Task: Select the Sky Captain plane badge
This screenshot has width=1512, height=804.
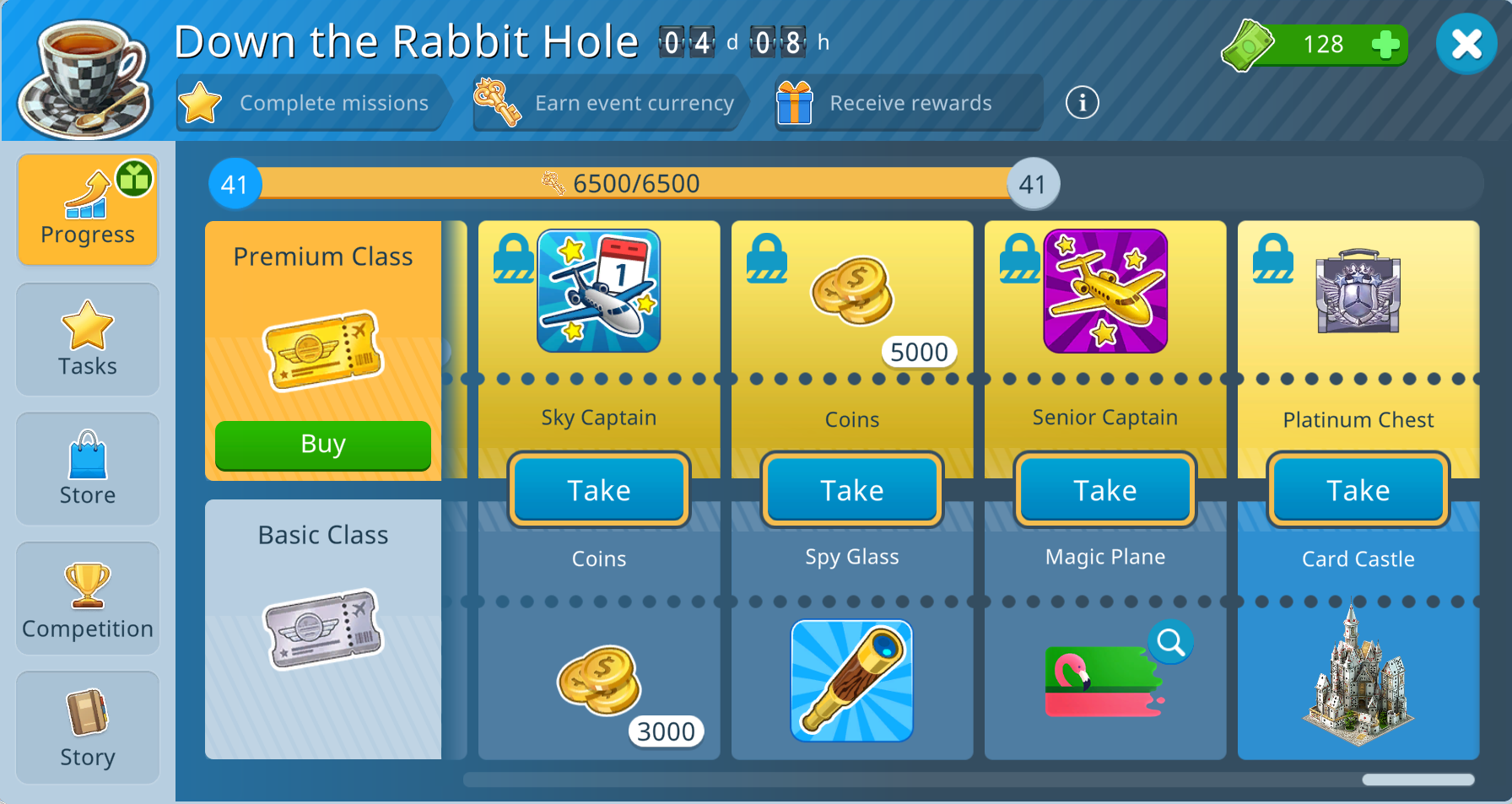Action: click(x=599, y=291)
